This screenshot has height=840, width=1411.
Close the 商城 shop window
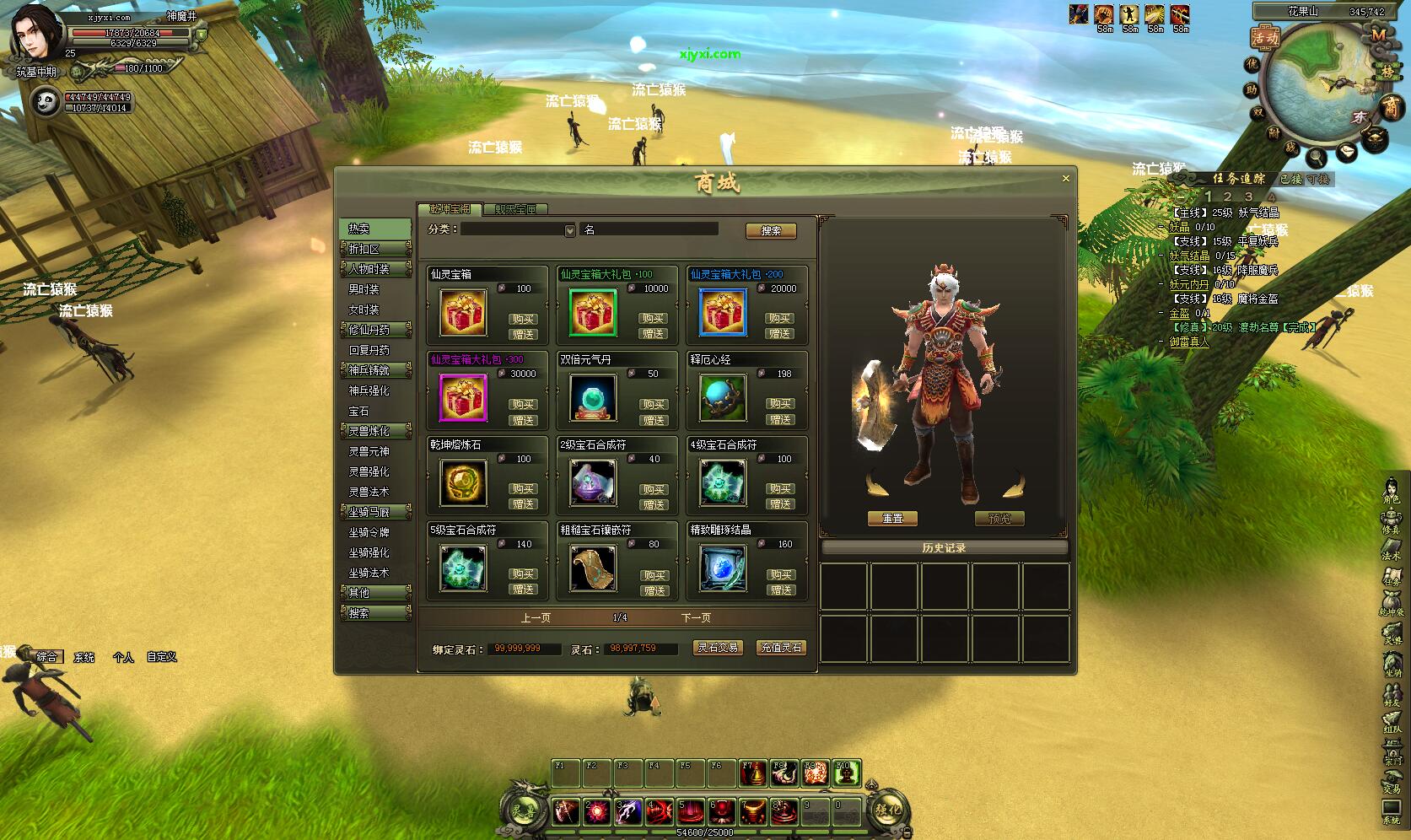coord(1065,179)
